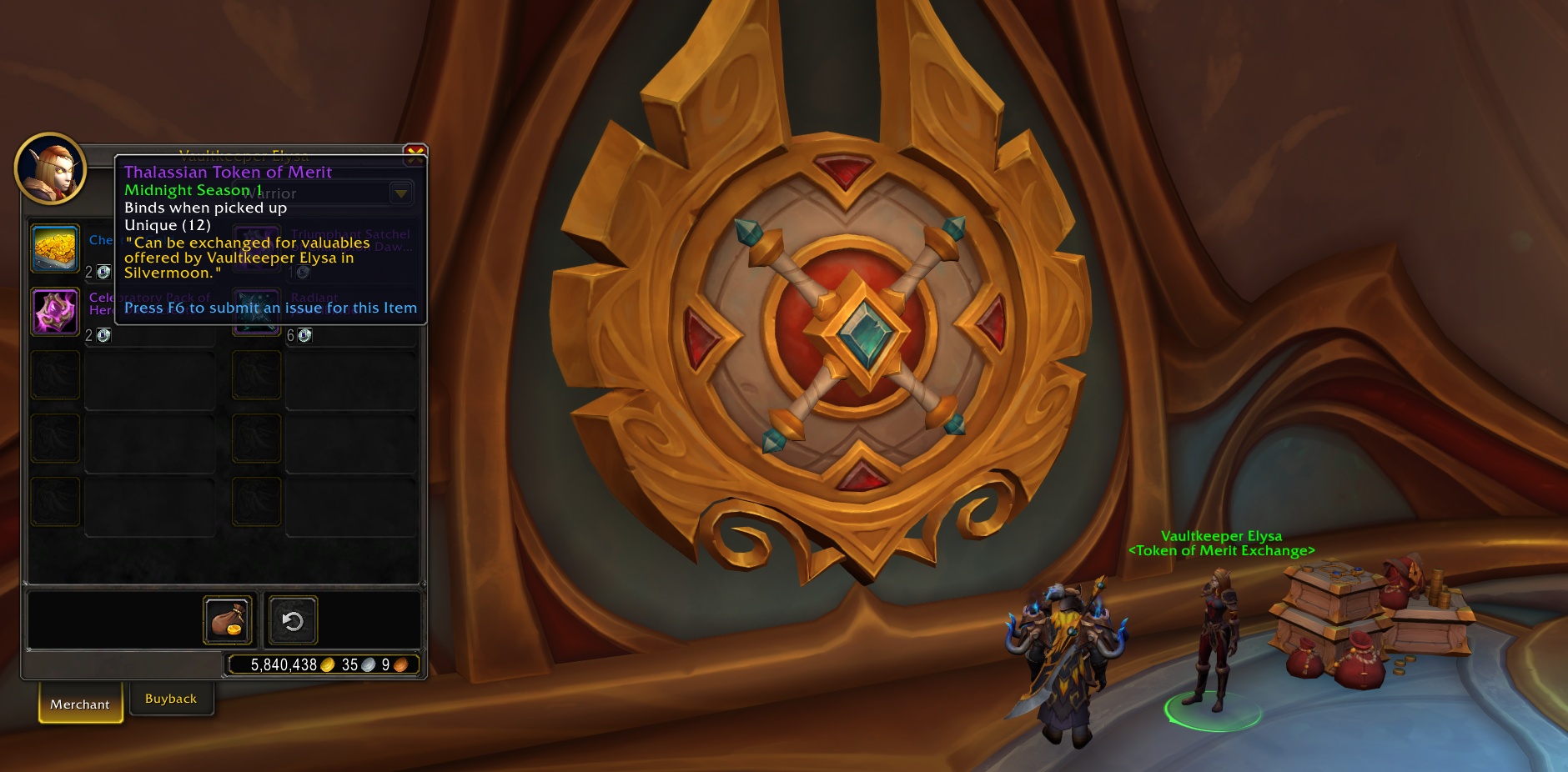Click the circular arrow buyback icon
The width and height of the screenshot is (1568, 772).
[291, 619]
